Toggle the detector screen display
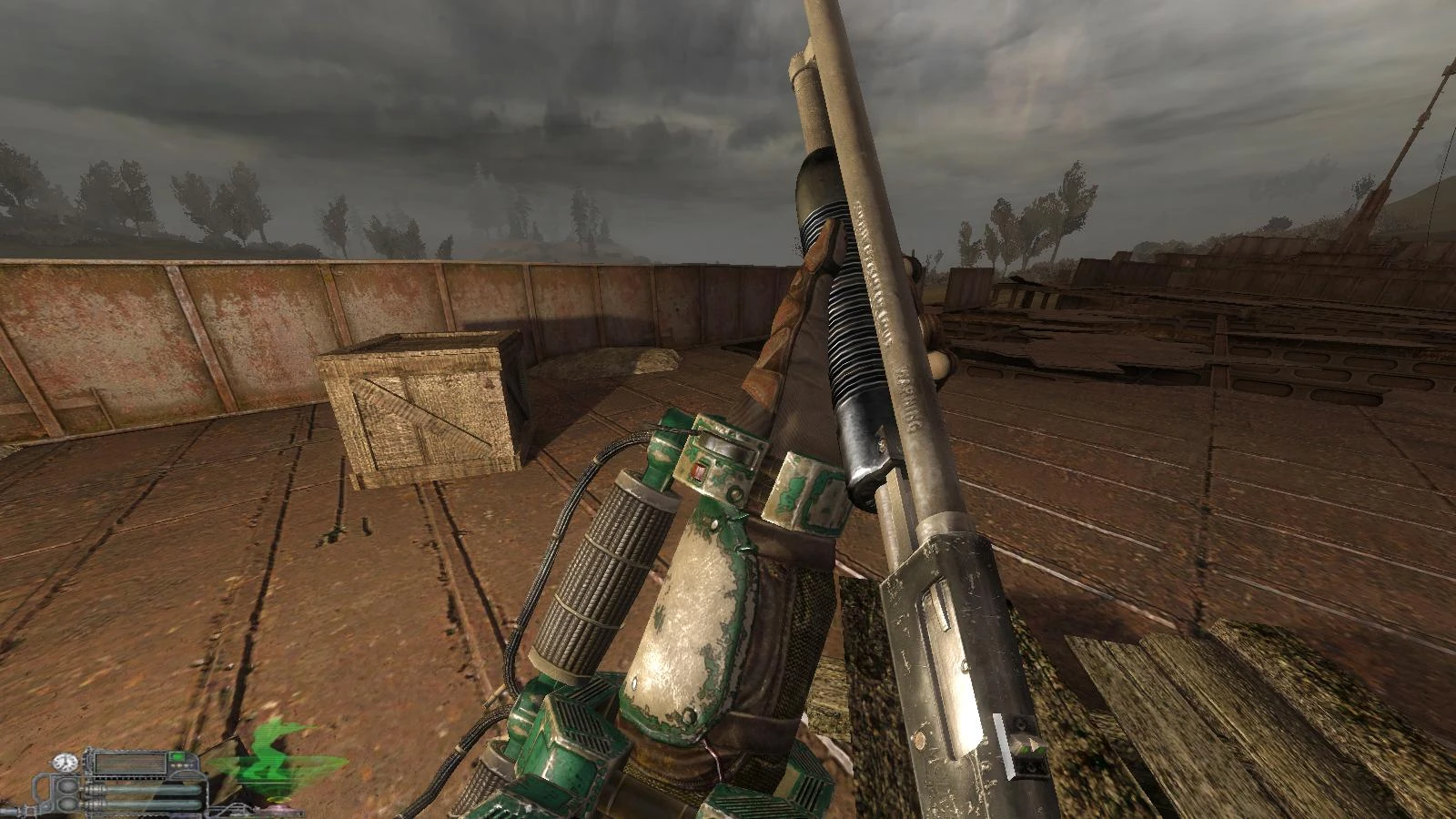The height and width of the screenshot is (819, 1456). point(129,763)
